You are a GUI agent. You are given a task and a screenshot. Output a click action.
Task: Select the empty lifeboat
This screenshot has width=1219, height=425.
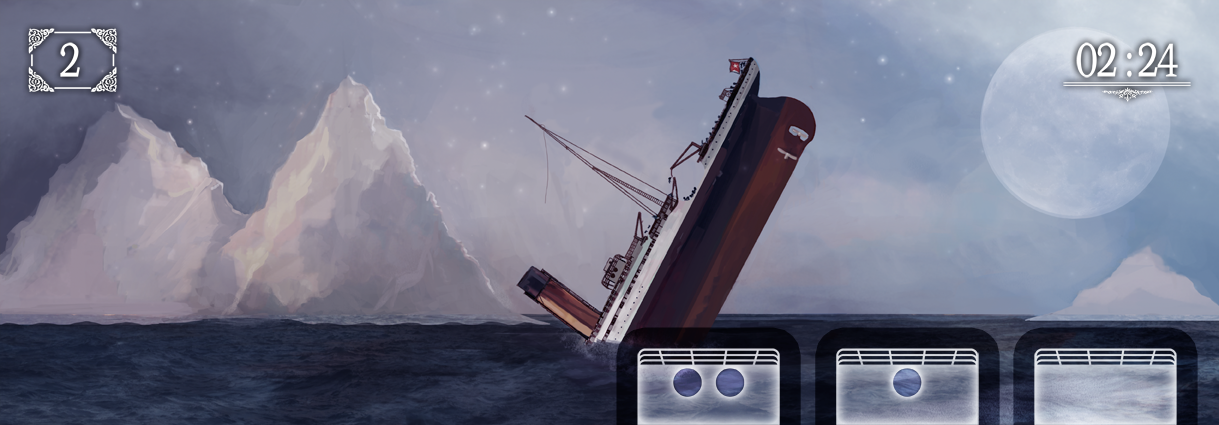[x=1104, y=384]
